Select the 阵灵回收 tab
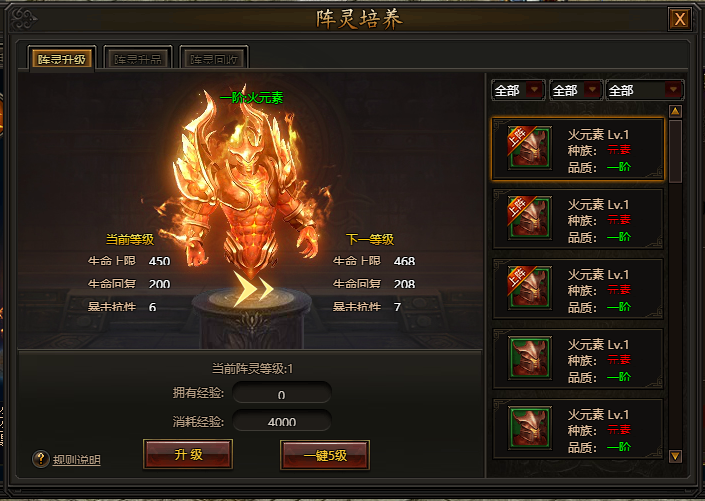Image resolution: width=705 pixels, height=501 pixels. point(214,59)
